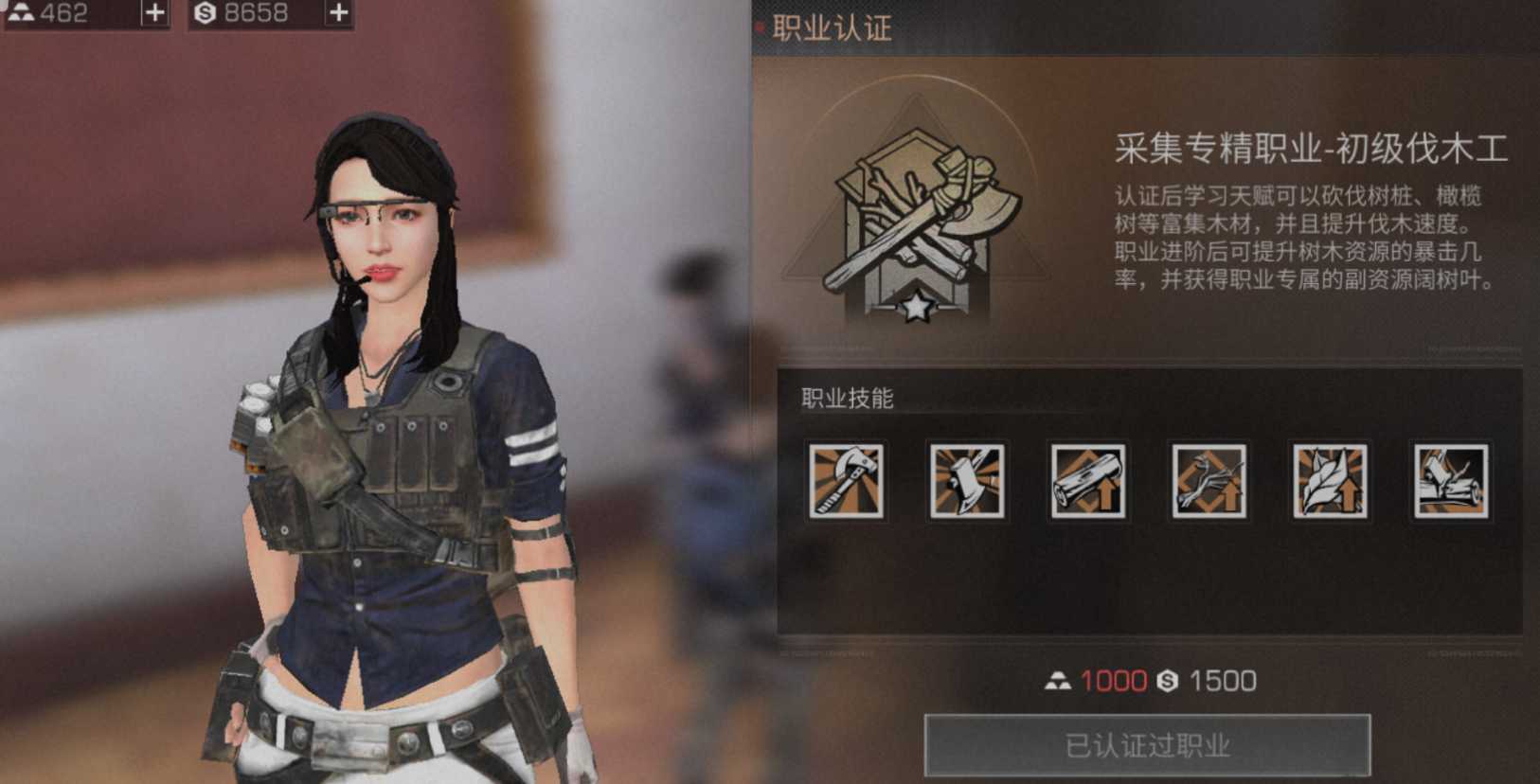1540x784 pixels.
Task: Click the 1500 gold cost value
Action: 1223,681
